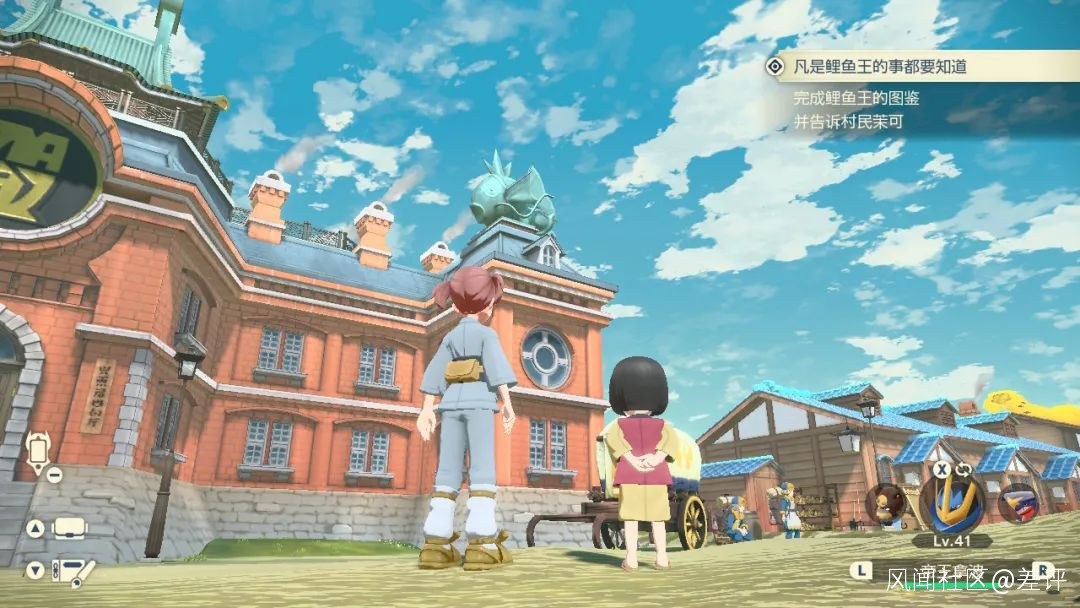Open the Arc Phone map icon

coord(39,451)
